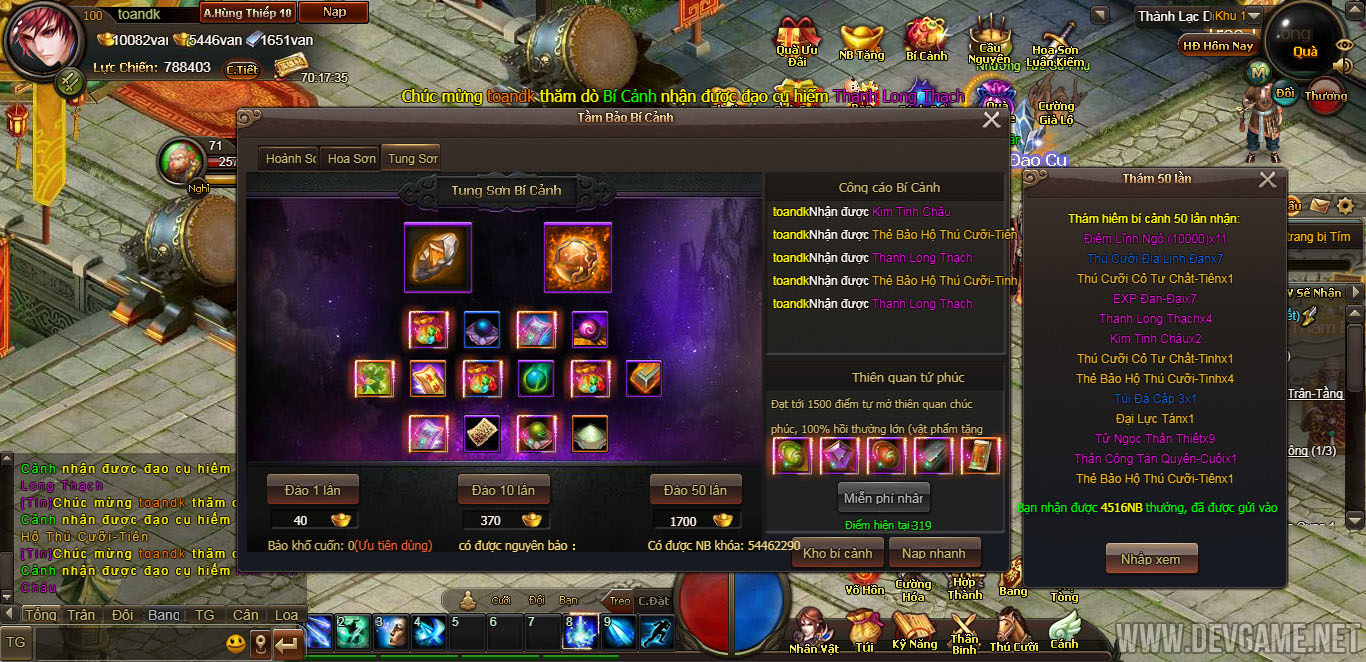The height and width of the screenshot is (662, 1366).
Task: Claim the Miễn phí nhận reward
Action: (x=883, y=498)
